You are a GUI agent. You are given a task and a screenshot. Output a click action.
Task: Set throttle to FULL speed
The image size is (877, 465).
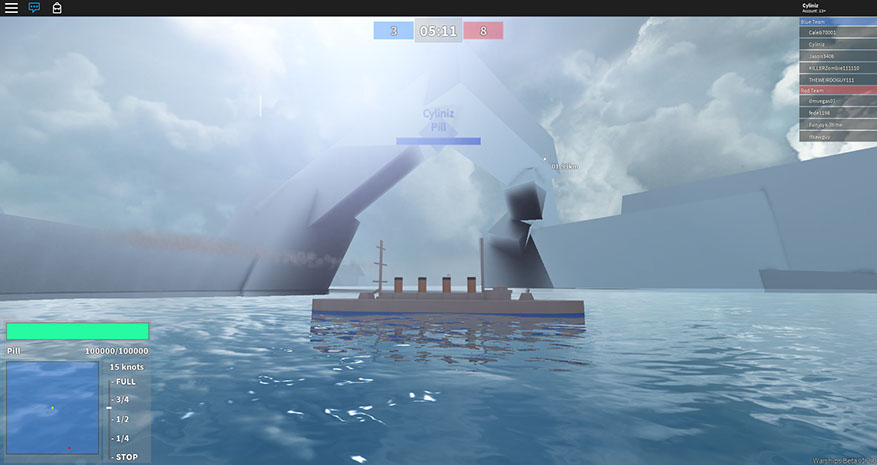126,382
